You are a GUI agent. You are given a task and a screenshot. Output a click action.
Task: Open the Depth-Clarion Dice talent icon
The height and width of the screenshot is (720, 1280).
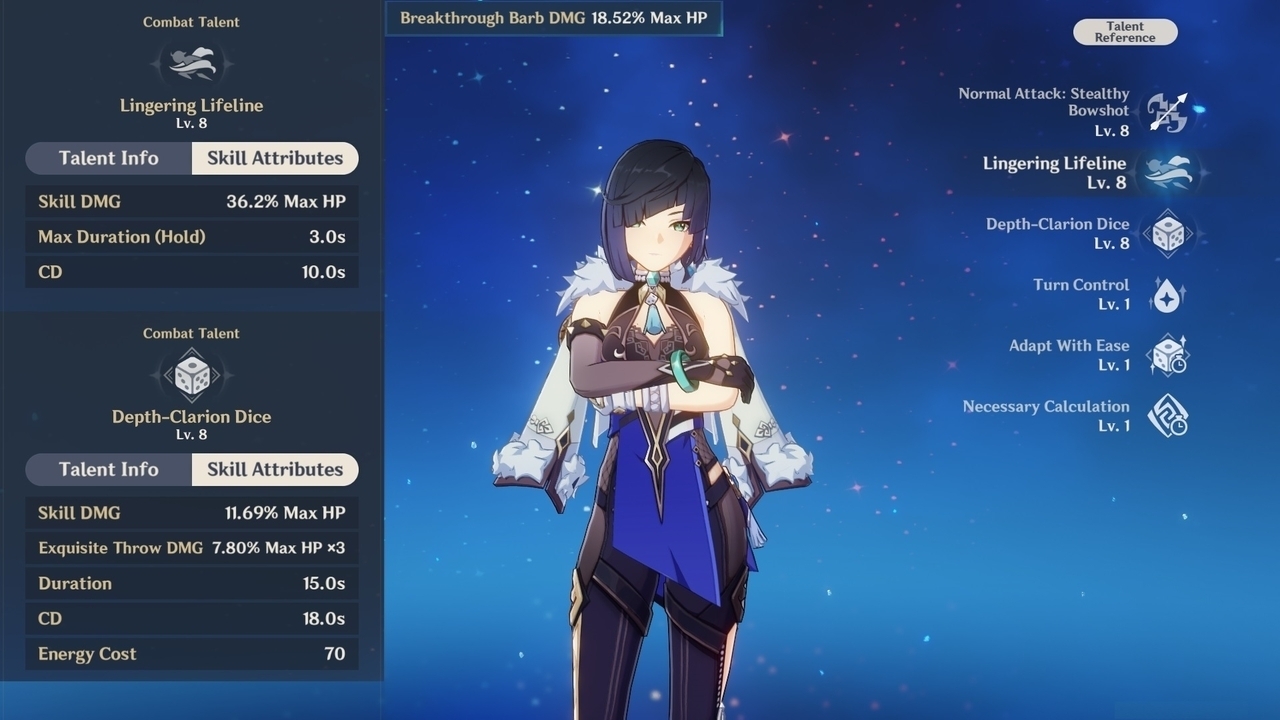(1168, 233)
